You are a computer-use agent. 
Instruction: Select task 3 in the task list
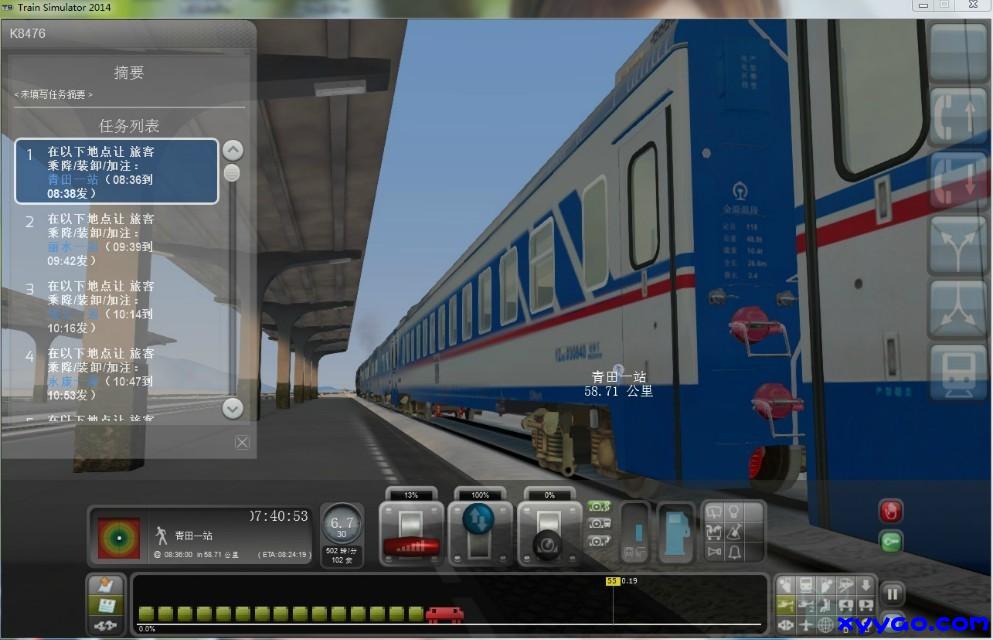click(116, 306)
